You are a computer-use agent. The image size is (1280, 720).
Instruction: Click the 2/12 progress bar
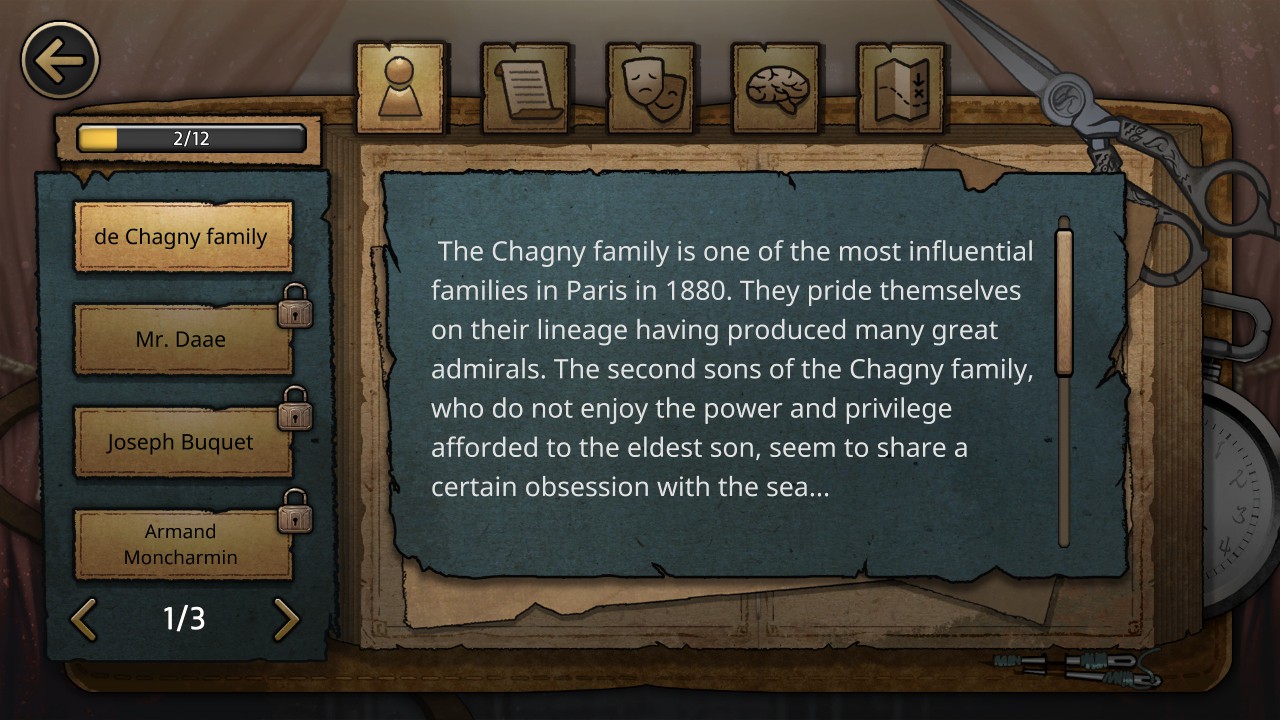[188, 139]
